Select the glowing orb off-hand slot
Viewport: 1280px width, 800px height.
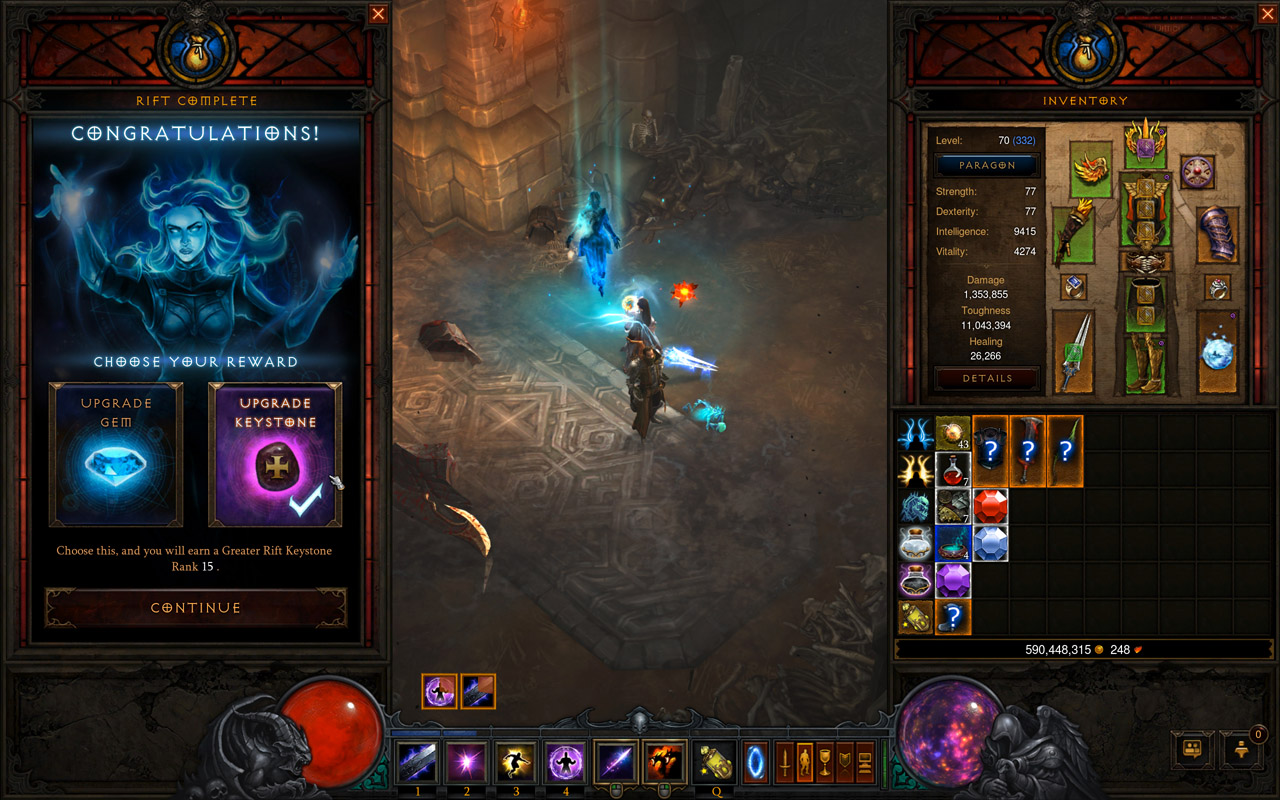[x=1217, y=350]
